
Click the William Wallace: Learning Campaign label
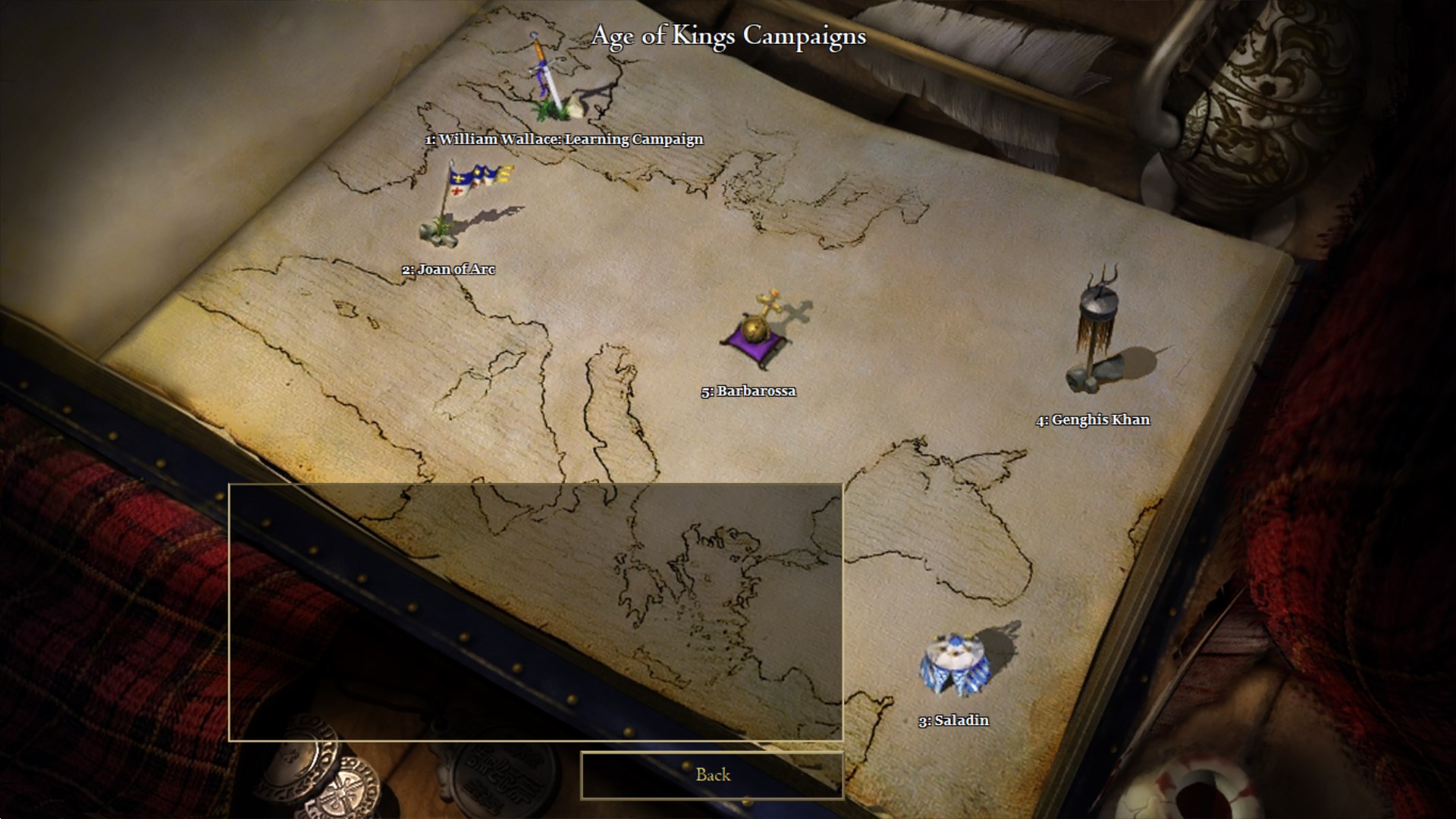click(563, 140)
